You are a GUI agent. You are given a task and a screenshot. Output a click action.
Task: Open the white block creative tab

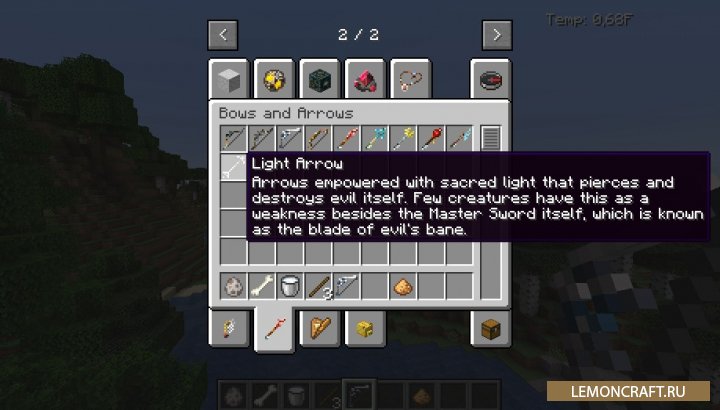coord(228,79)
